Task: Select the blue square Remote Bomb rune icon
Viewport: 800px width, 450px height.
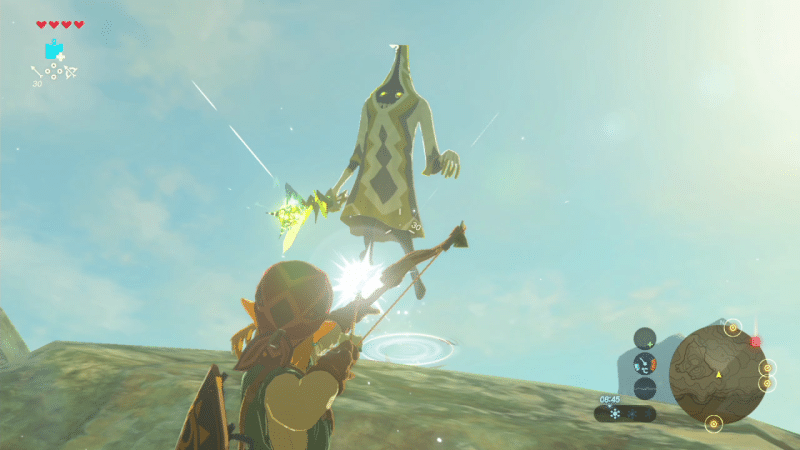Action: tap(53, 49)
